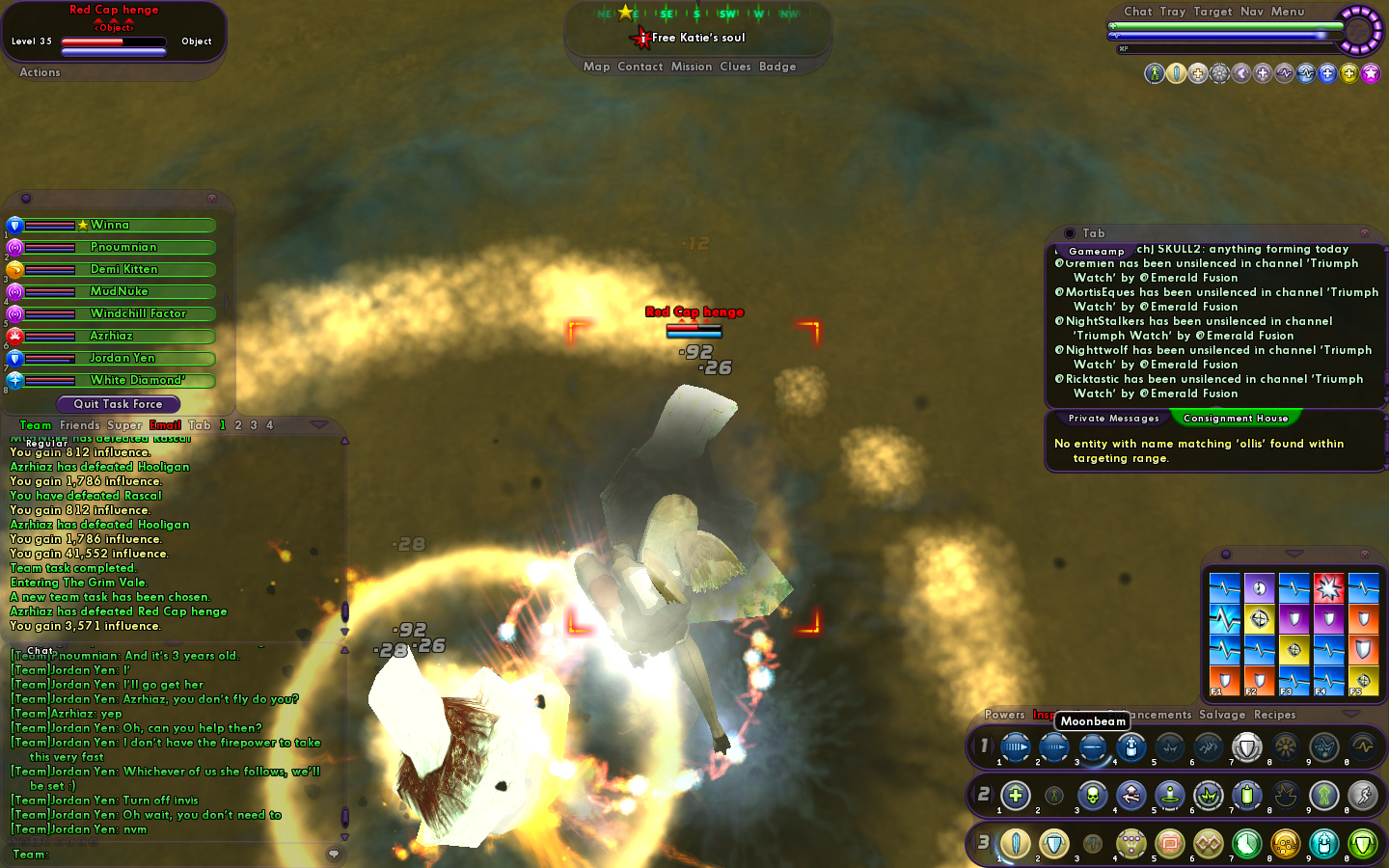Image resolution: width=1389 pixels, height=868 pixels.
Task: Open the Badge window
Action: coord(777,67)
